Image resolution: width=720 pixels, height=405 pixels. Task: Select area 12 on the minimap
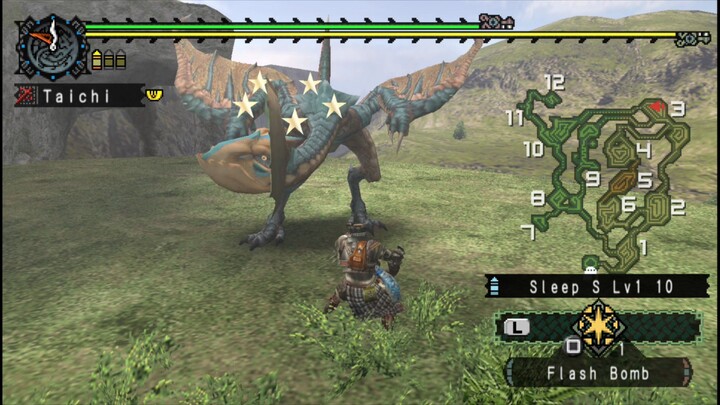coord(555,82)
